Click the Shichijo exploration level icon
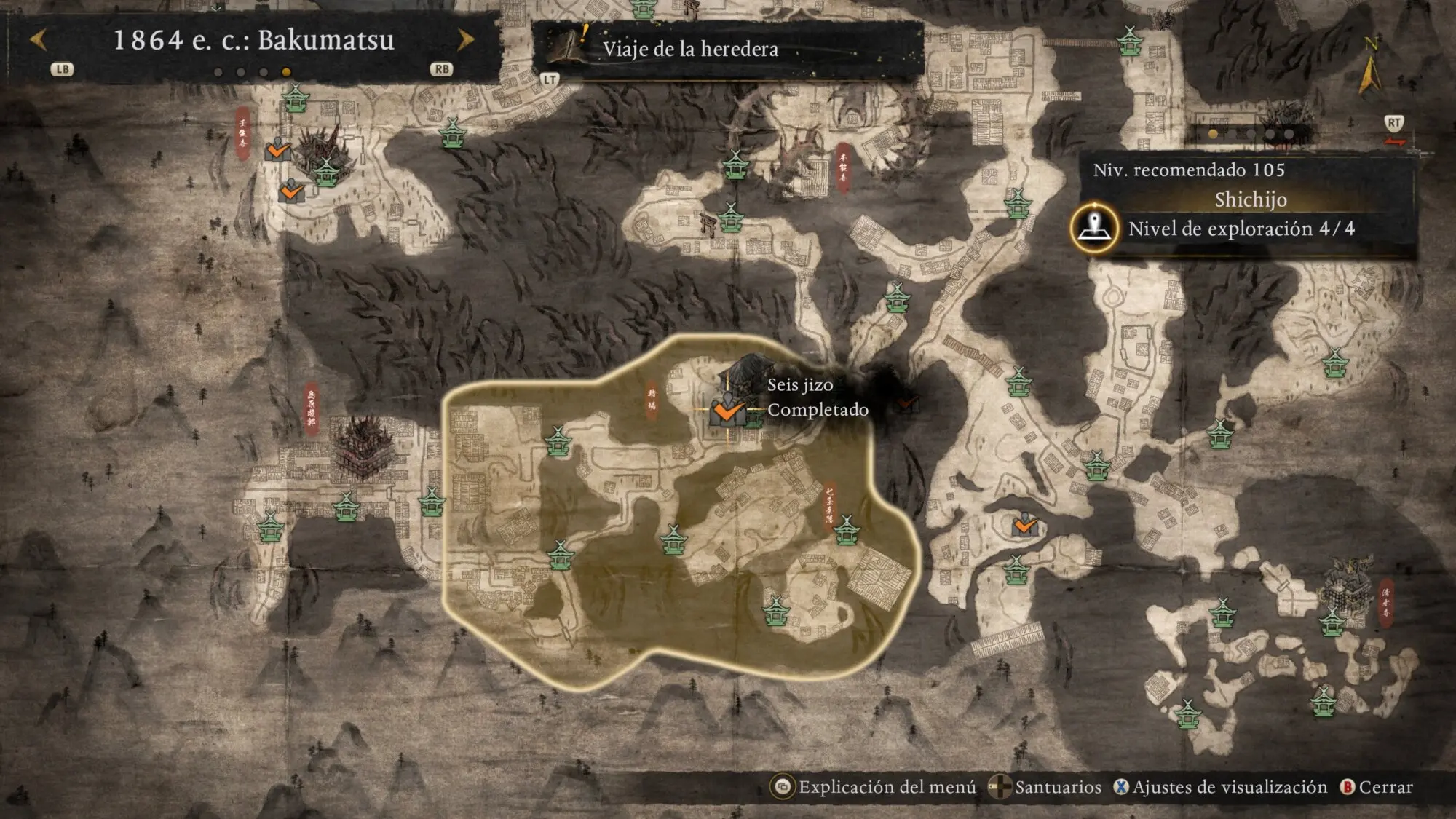The height and width of the screenshot is (819, 1456). (x=1094, y=228)
